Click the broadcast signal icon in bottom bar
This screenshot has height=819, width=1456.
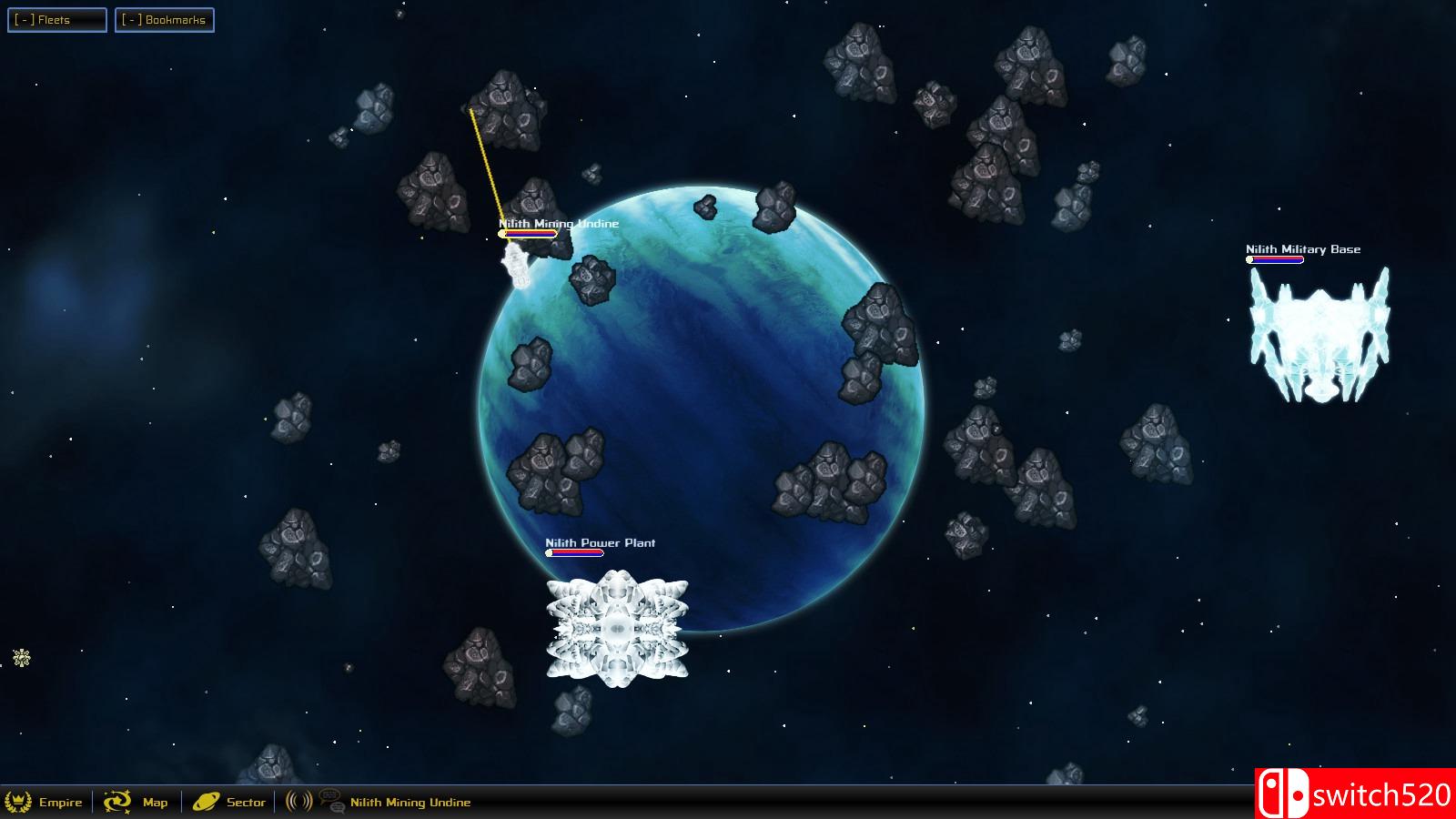click(298, 801)
